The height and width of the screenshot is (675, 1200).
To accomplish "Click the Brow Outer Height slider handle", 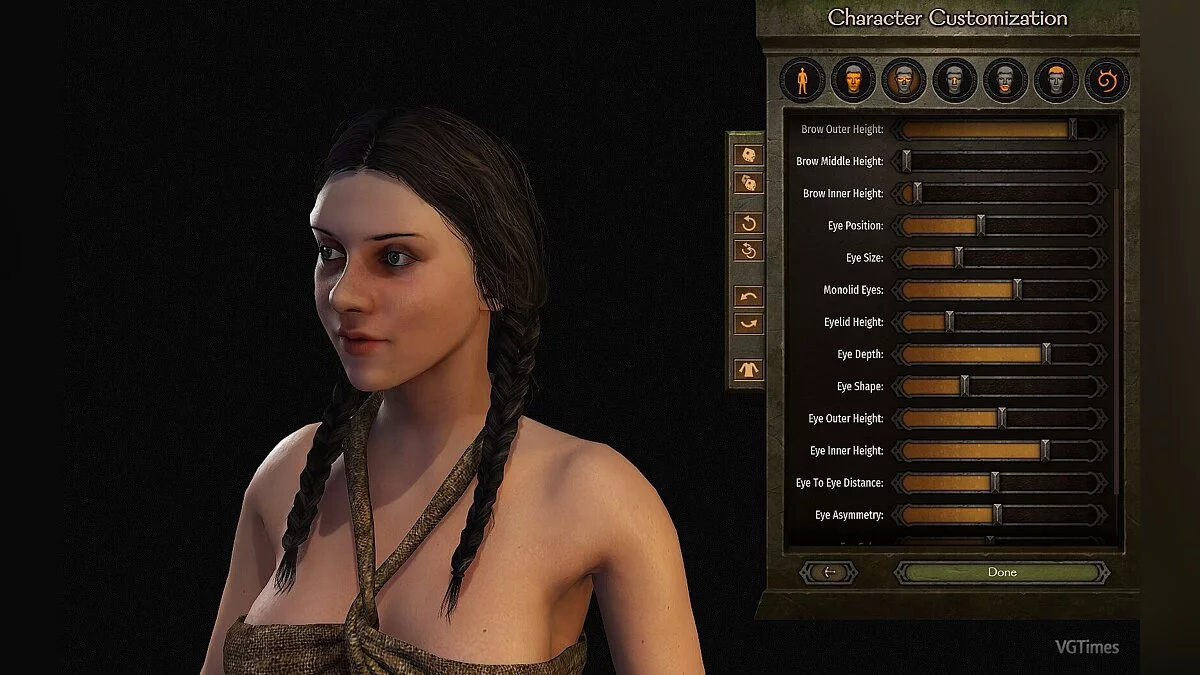I will [x=1073, y=129].
